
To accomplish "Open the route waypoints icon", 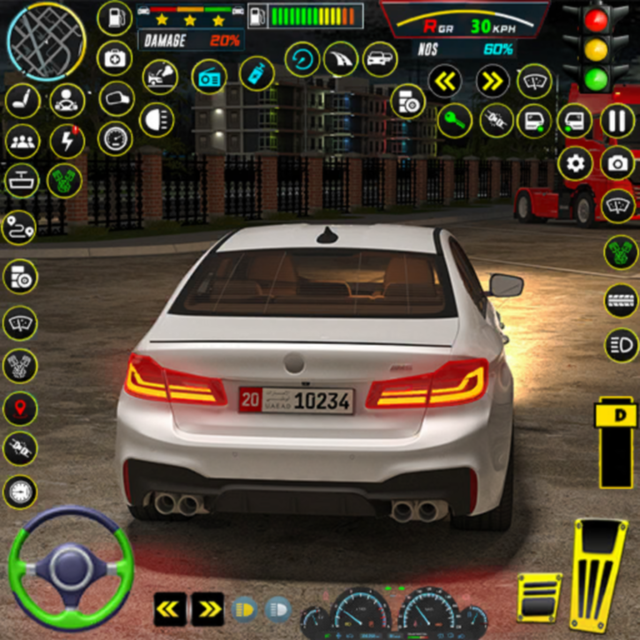I will 20,228.
